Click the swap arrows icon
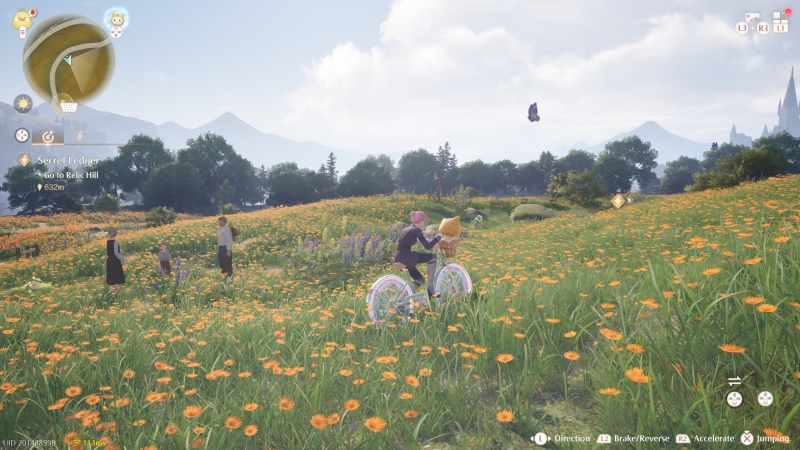 734,380
